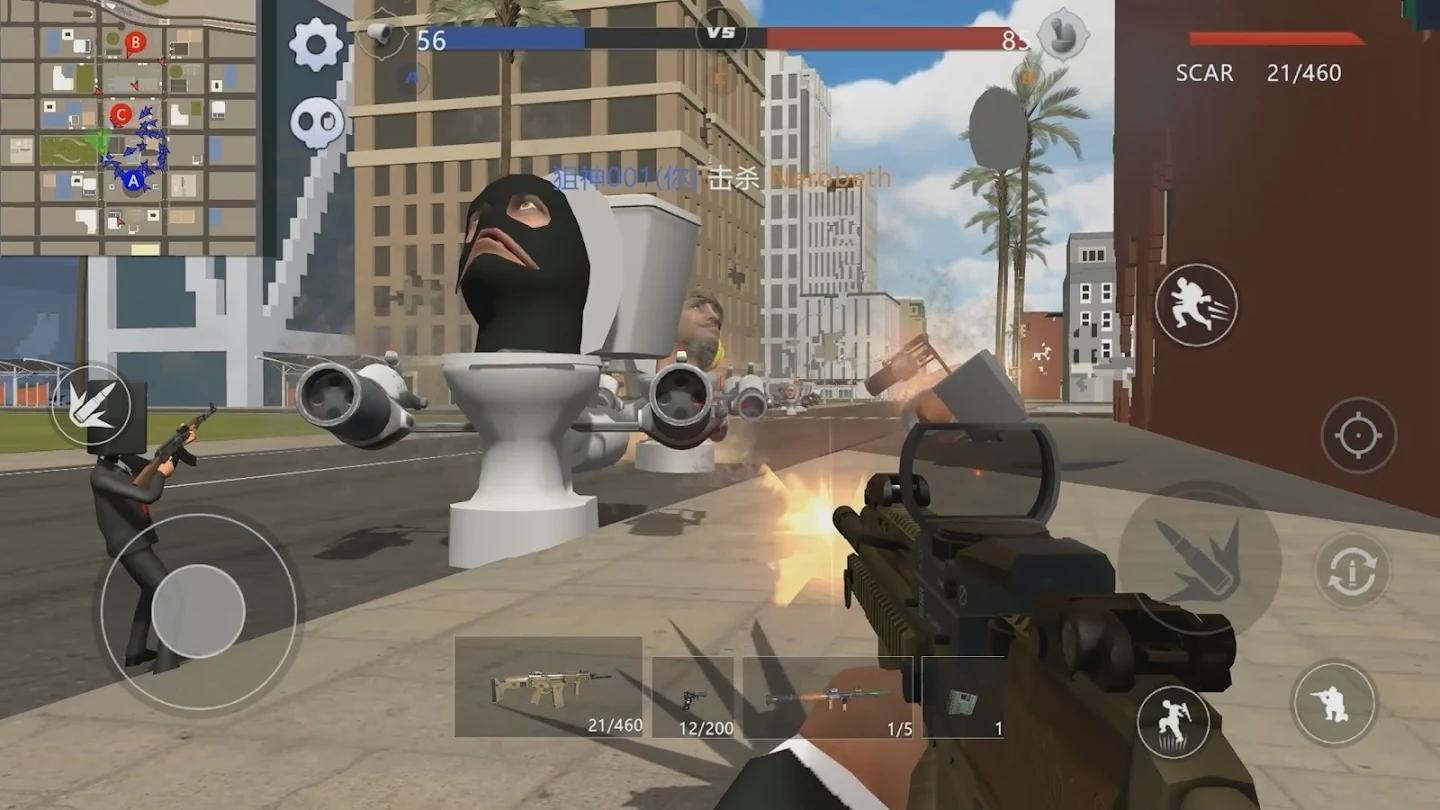Select capture point B on the minimap

136,42
